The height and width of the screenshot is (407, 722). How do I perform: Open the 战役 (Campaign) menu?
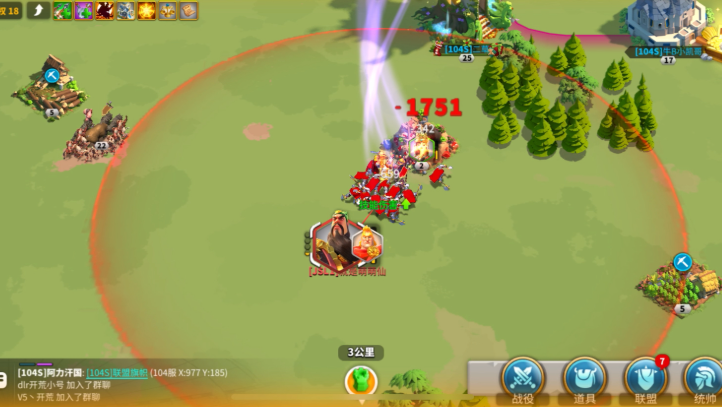click(522, 378)
